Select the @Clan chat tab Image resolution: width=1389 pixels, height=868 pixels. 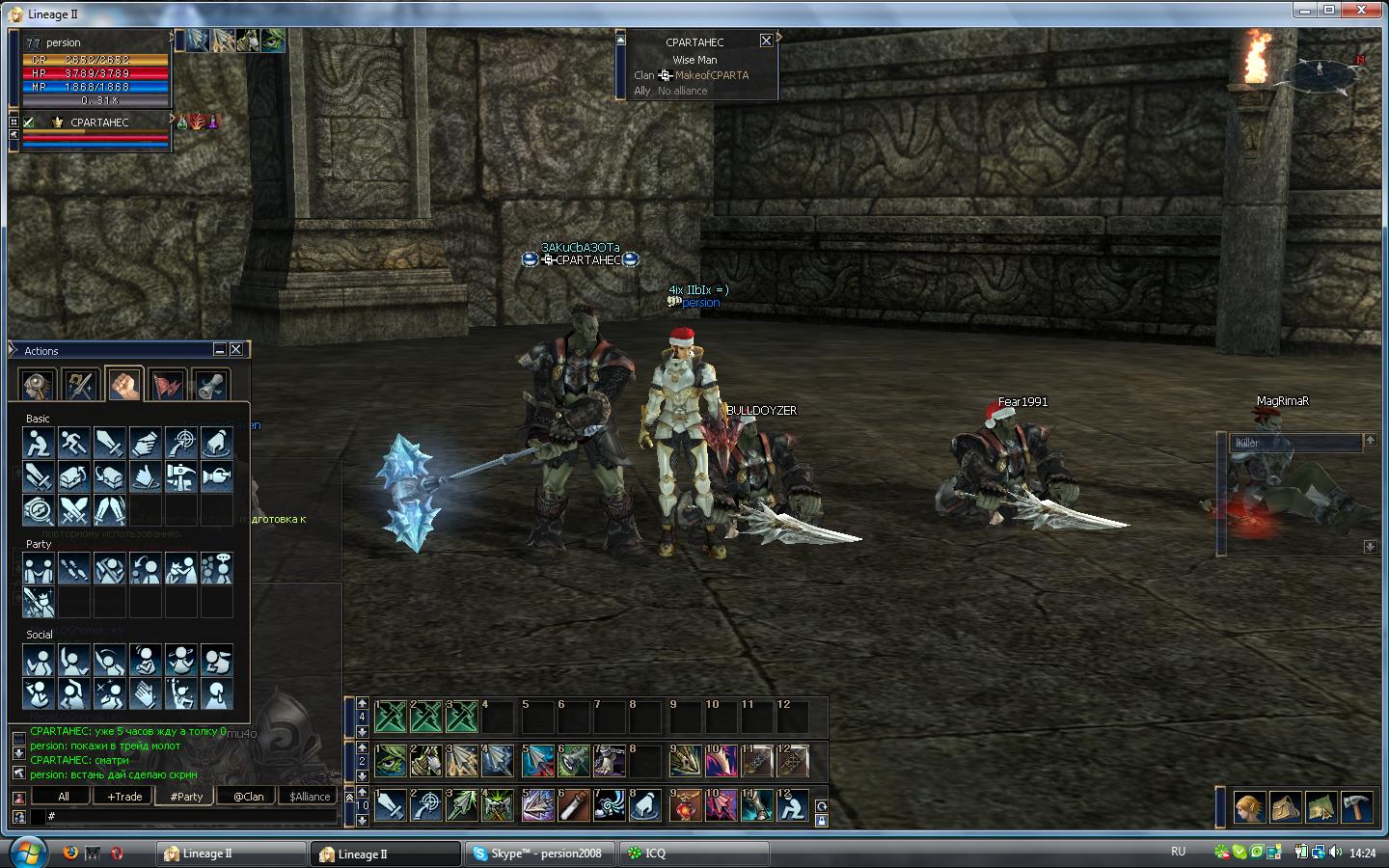pos(248,797)
